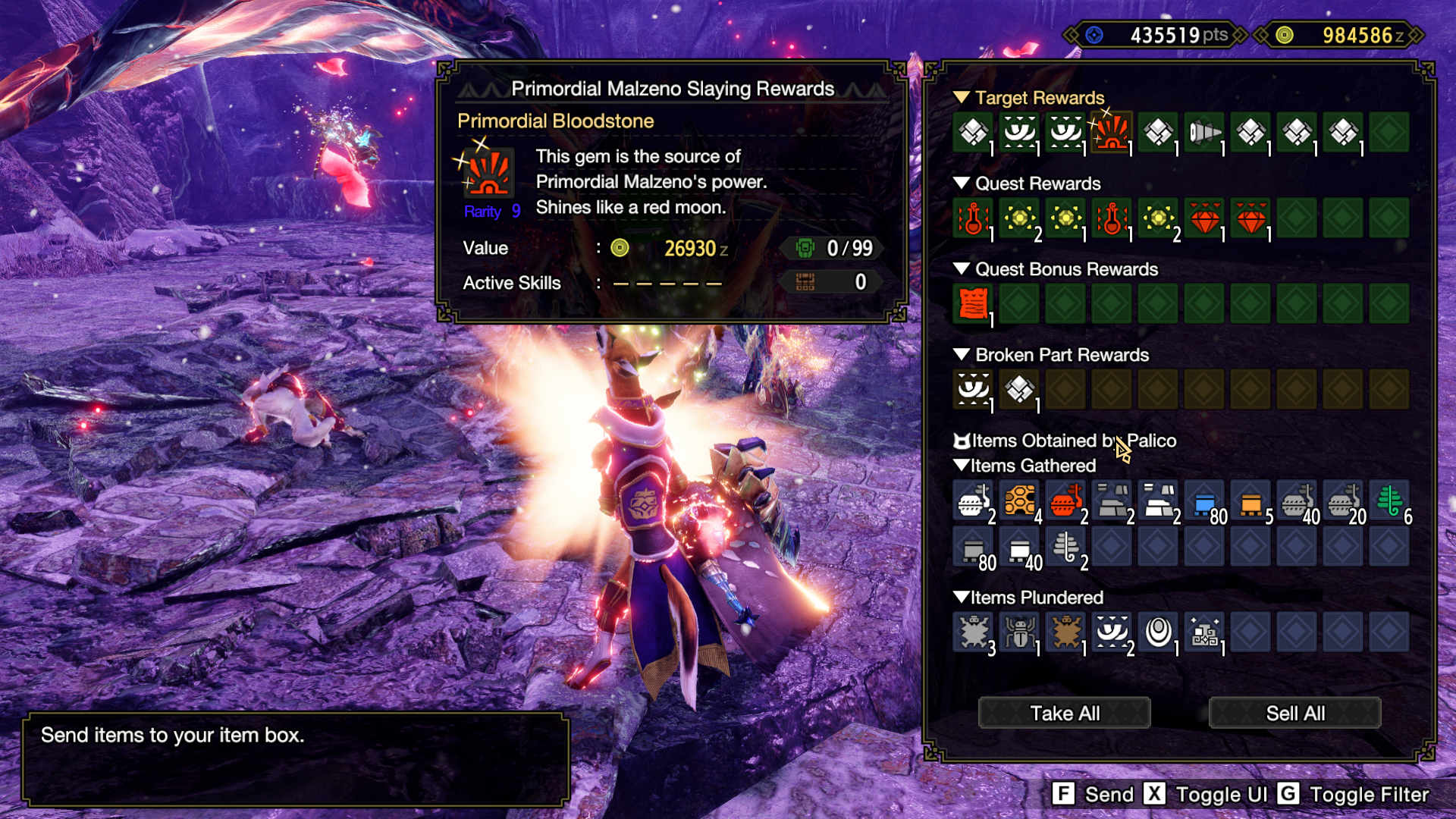This screenshot has height=819, width=1456.
Task: Pick the white herb item with quantity 2
Action: (1065, 546)
